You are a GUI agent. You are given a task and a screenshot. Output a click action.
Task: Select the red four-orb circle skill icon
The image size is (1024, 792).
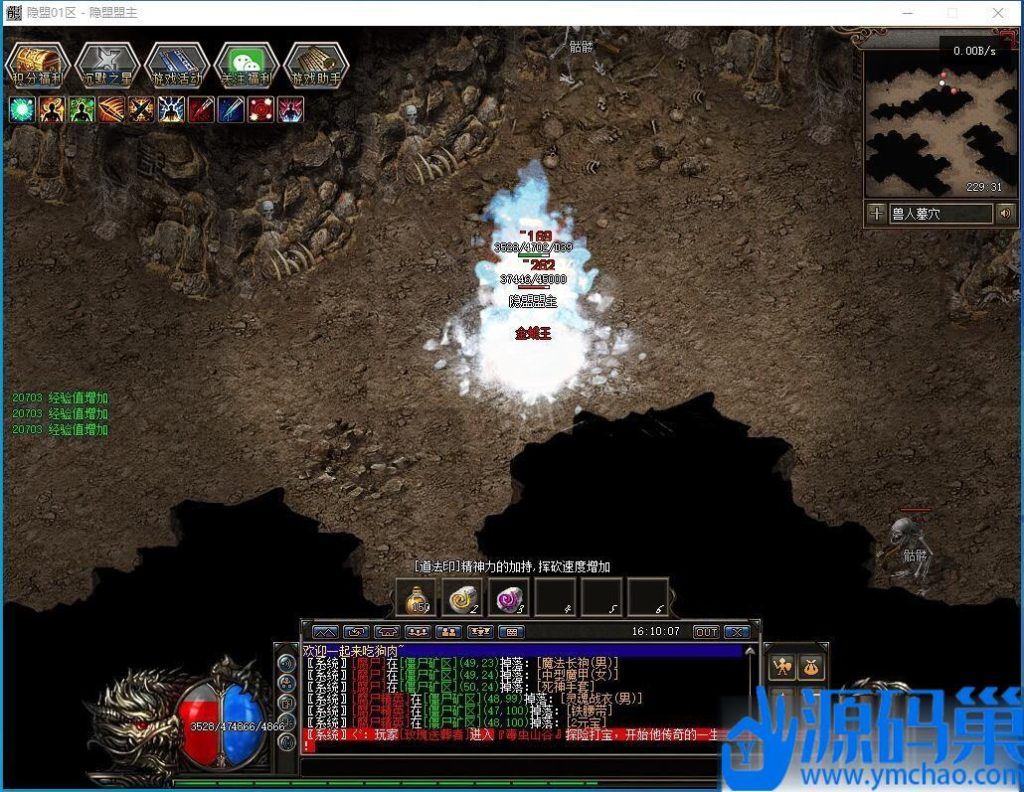pos(261,109)
